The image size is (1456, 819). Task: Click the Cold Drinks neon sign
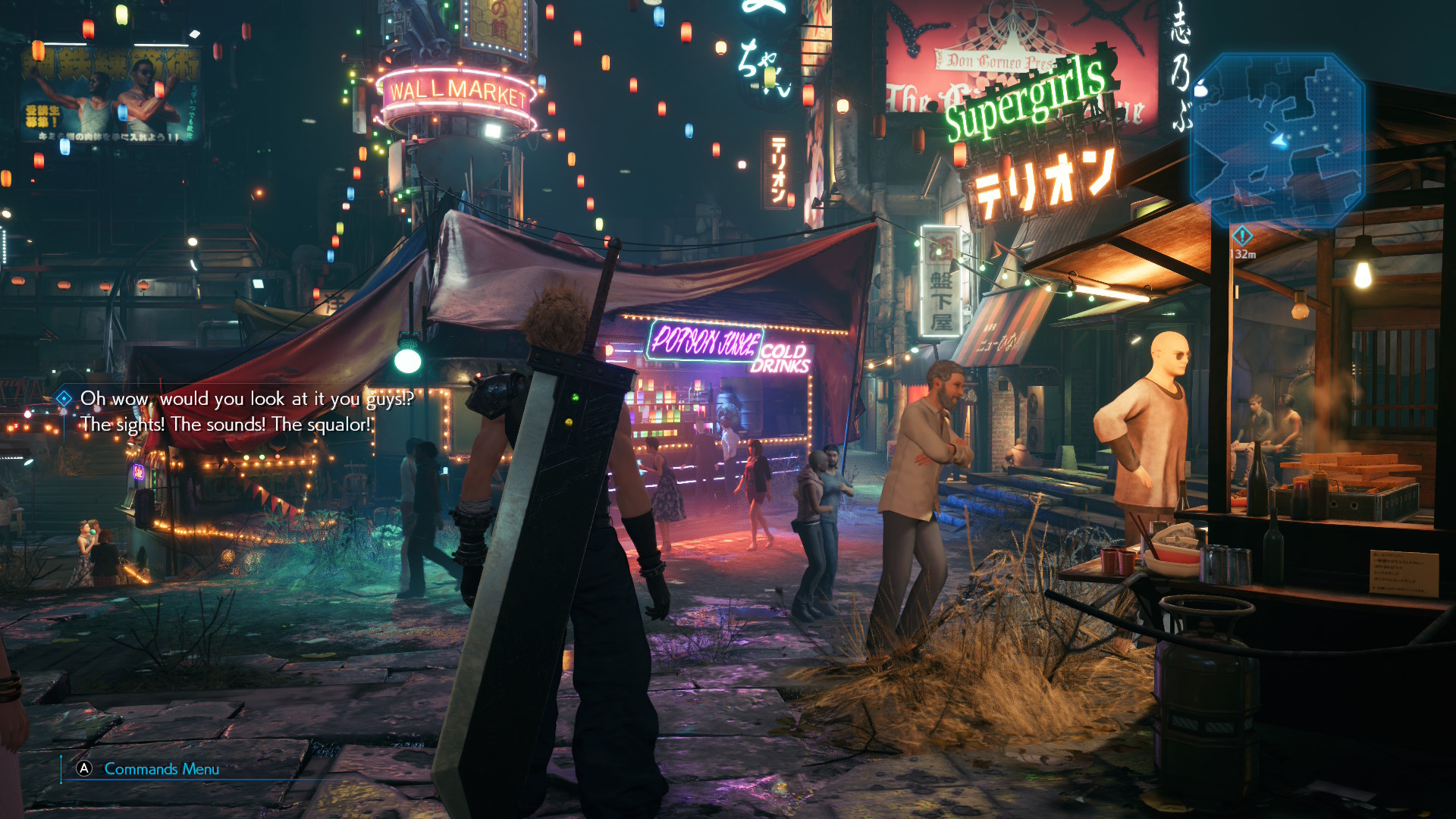[x=786, y=359]
